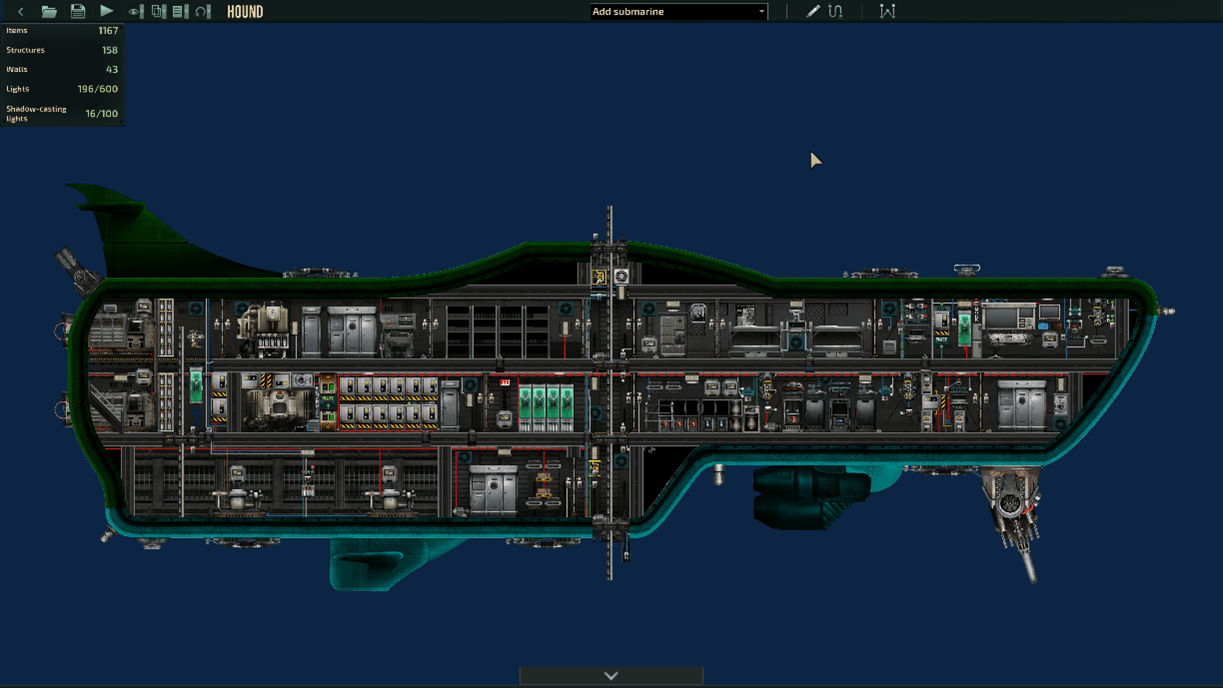Start test run with the play button
Screen dimensions: 1223x688
point(106,12)
